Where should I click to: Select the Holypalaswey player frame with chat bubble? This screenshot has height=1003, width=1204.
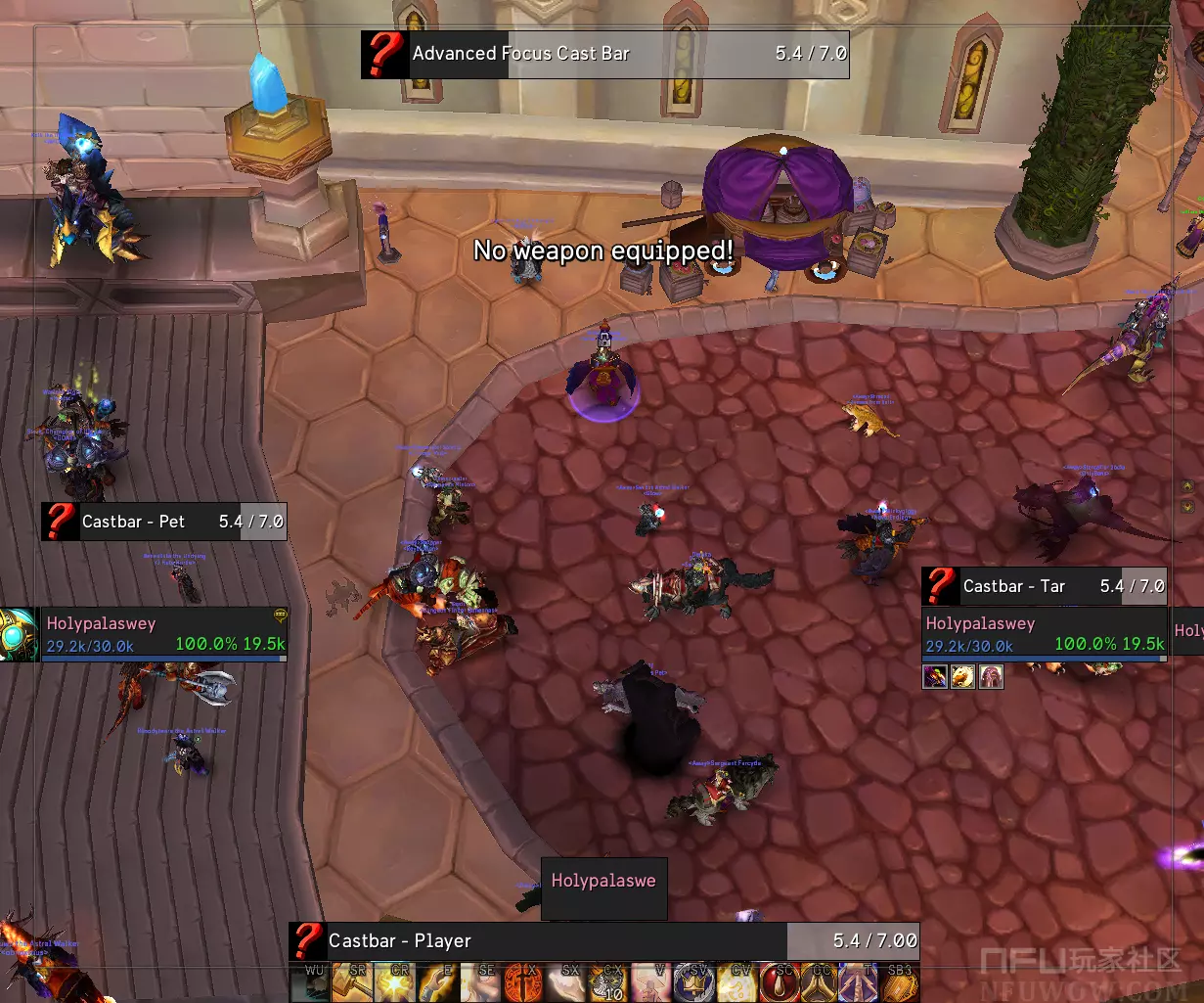coord(163,633)
